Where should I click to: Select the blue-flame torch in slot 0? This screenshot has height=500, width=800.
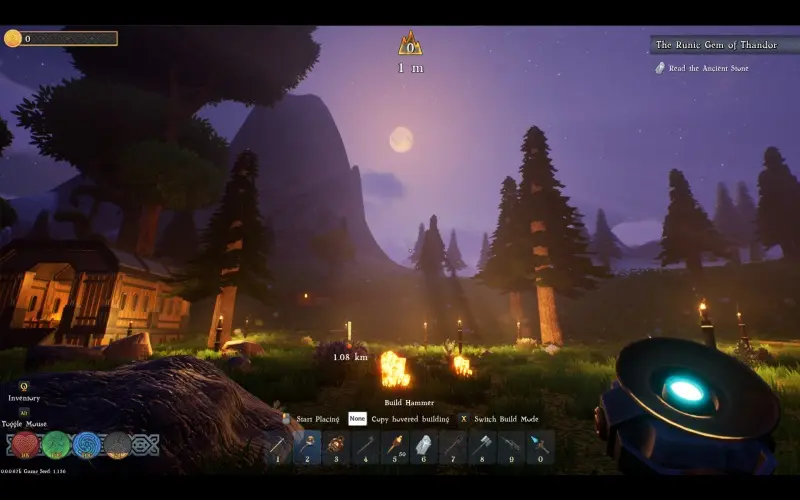(541, 445)
